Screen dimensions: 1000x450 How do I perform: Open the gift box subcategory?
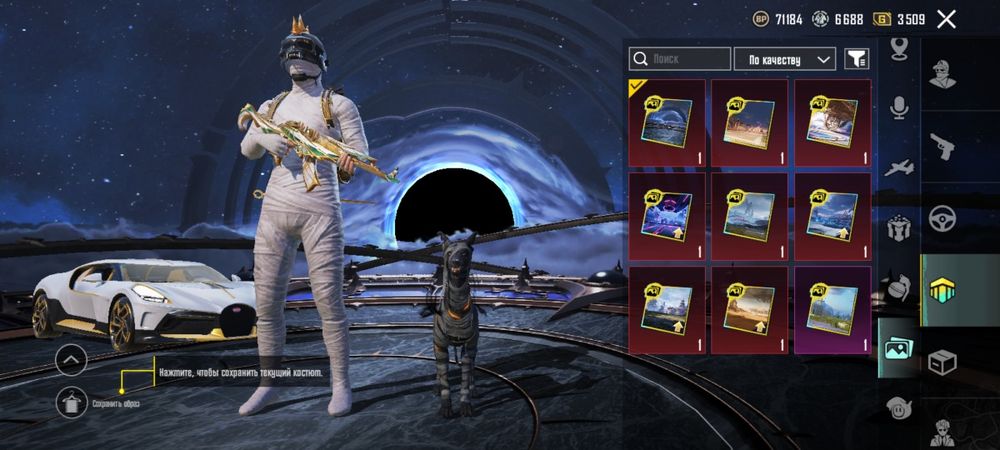[x=899, y=228]
